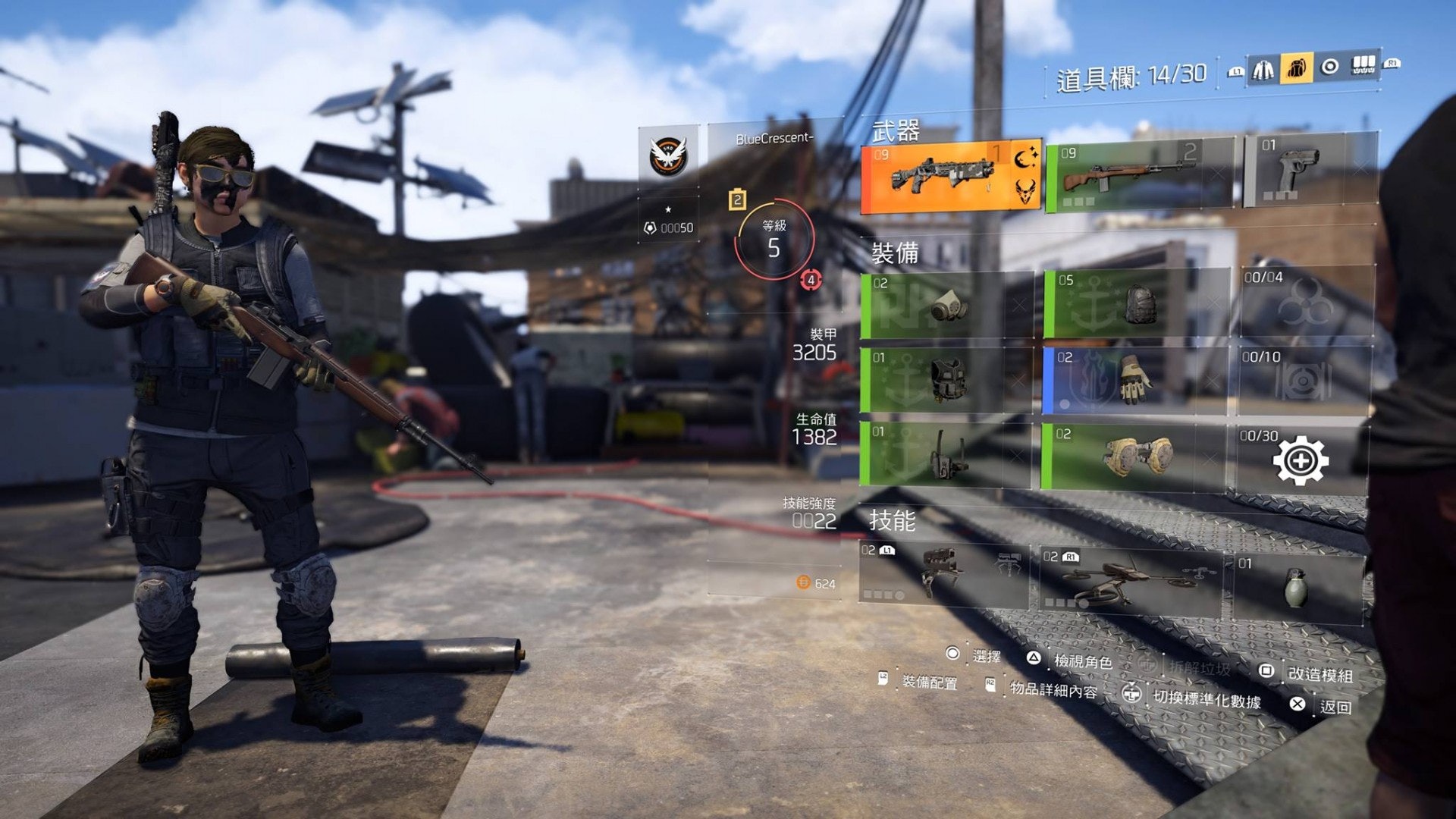
Task: Choose the grenade slot
Action: (x=1297, y=588)
